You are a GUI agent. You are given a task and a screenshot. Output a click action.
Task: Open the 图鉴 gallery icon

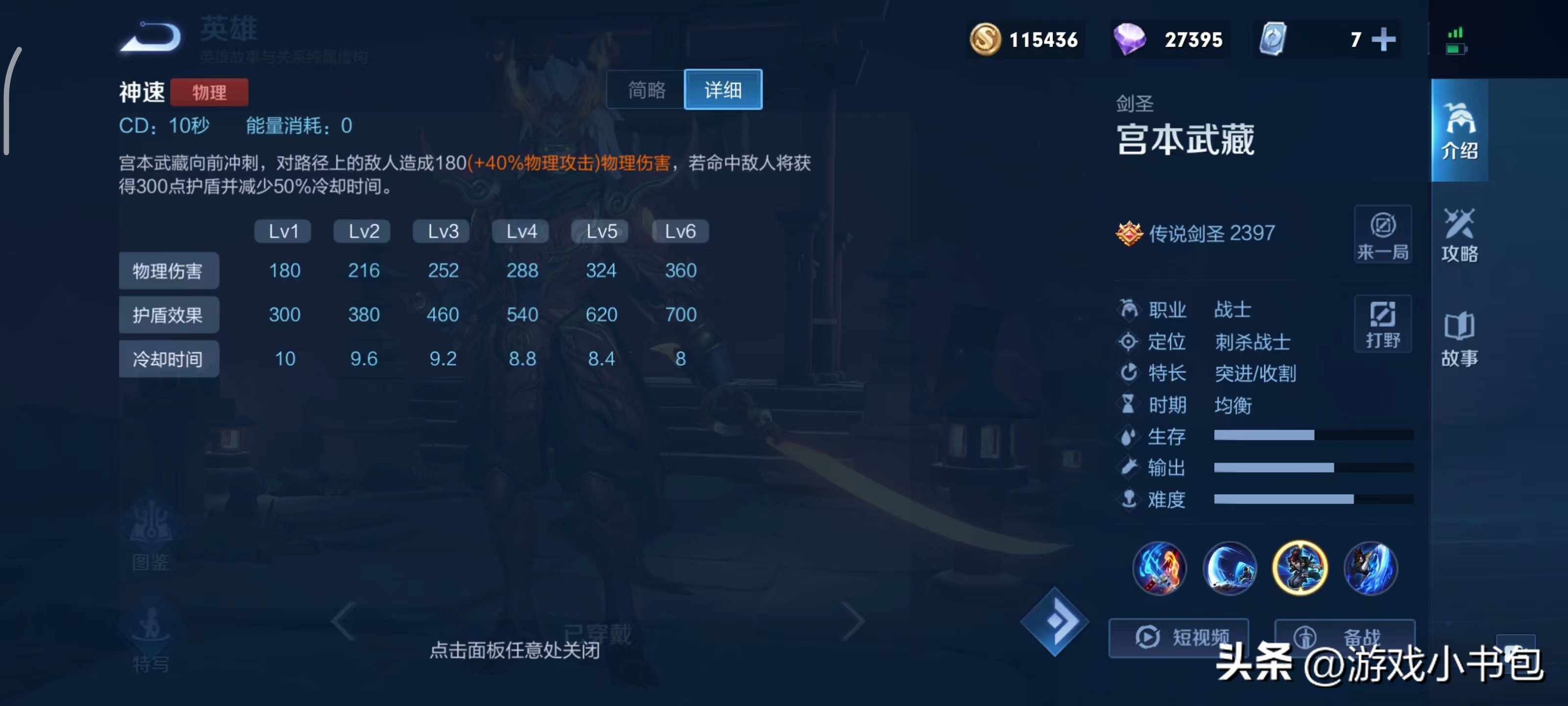(151, 536)
